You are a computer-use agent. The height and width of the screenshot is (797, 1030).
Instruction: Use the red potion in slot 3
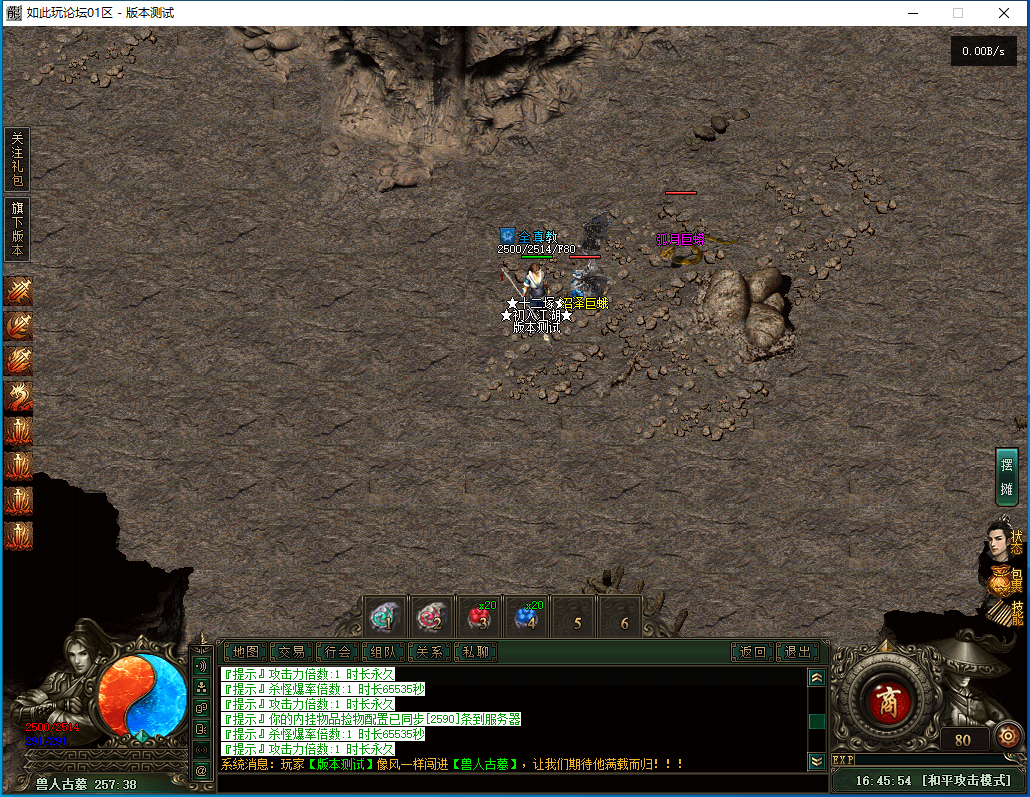click(481, 618)
